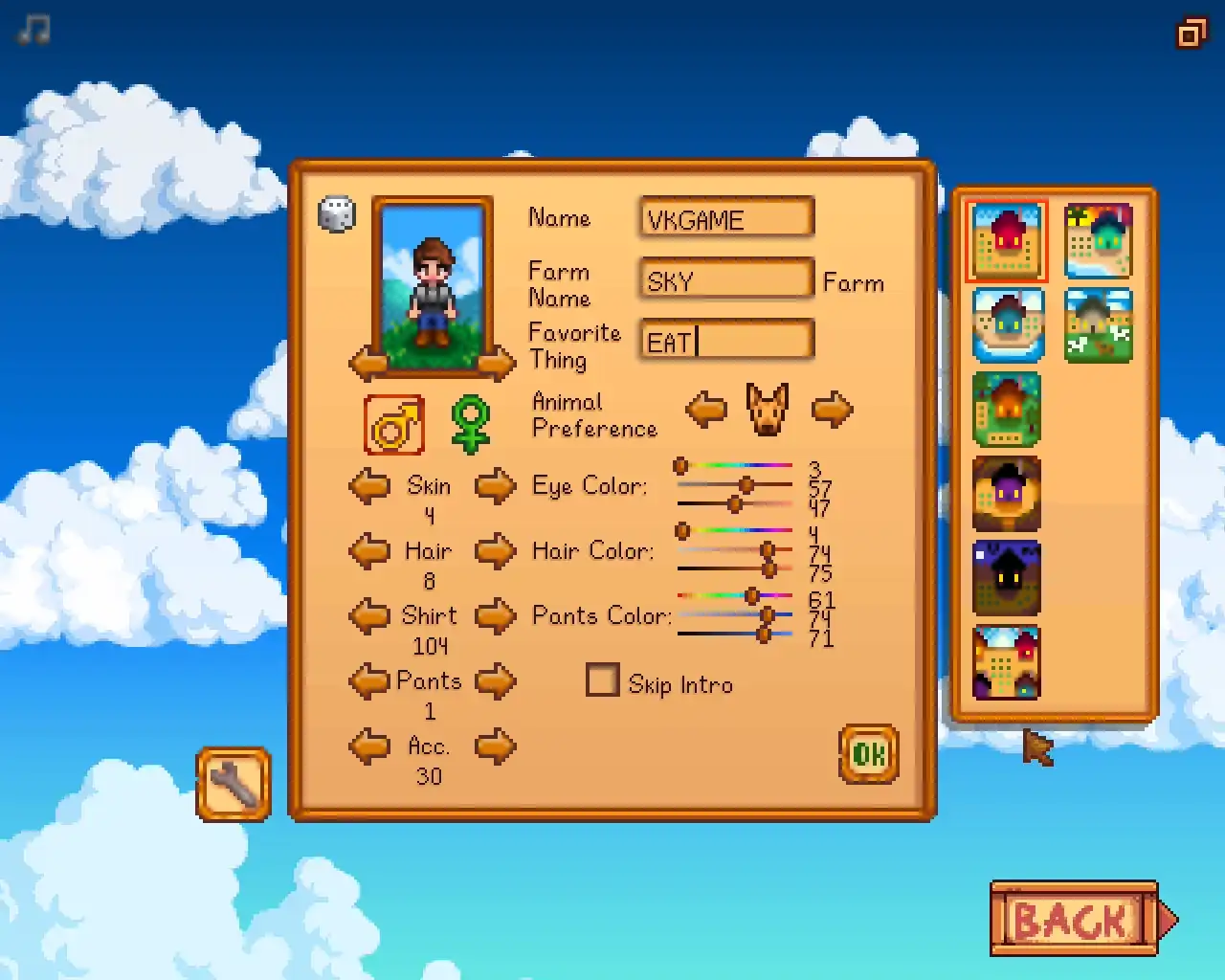Choose the female gender symbol
This screenshot has height=980, width=1225.
coord(470,425)
